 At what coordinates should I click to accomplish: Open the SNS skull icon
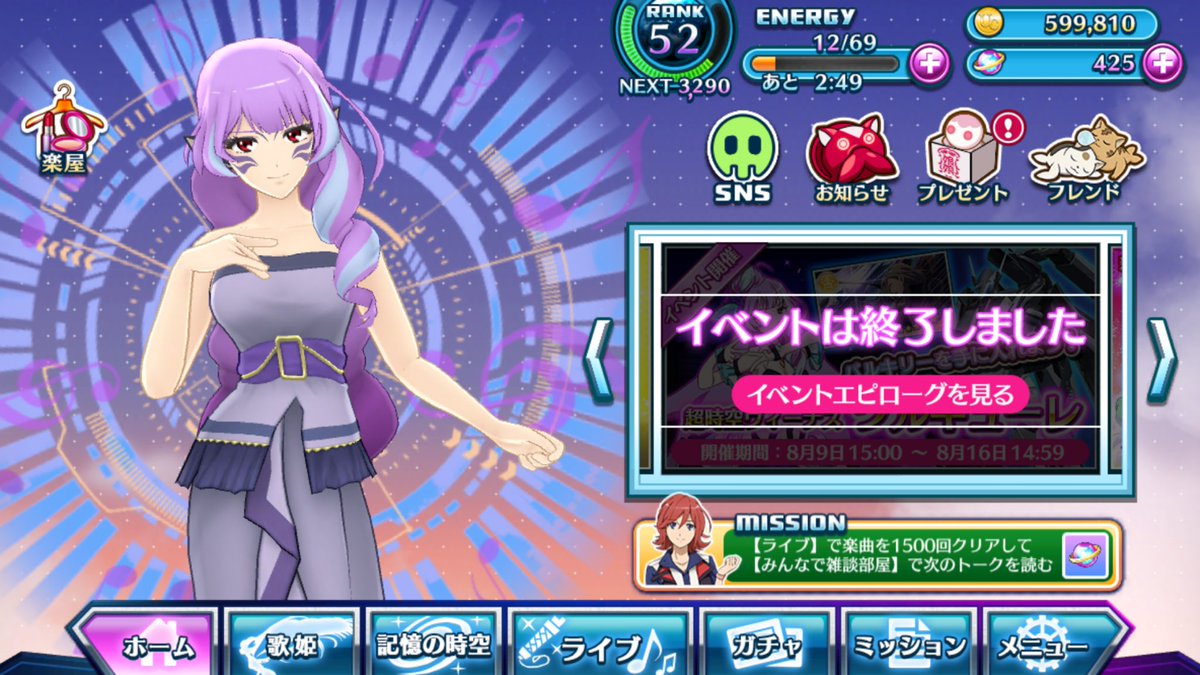pyautogui.click(x=741, y=158)
